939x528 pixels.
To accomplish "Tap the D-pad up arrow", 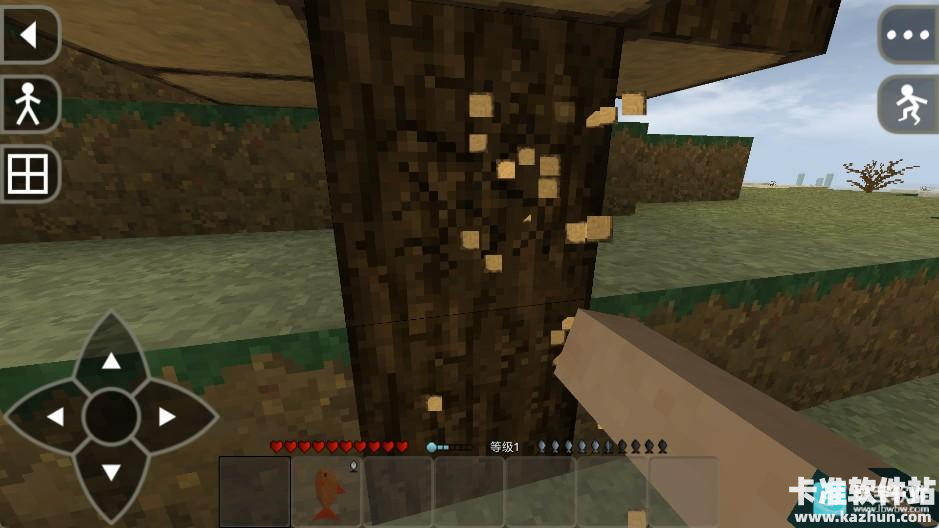I will 111,360.
